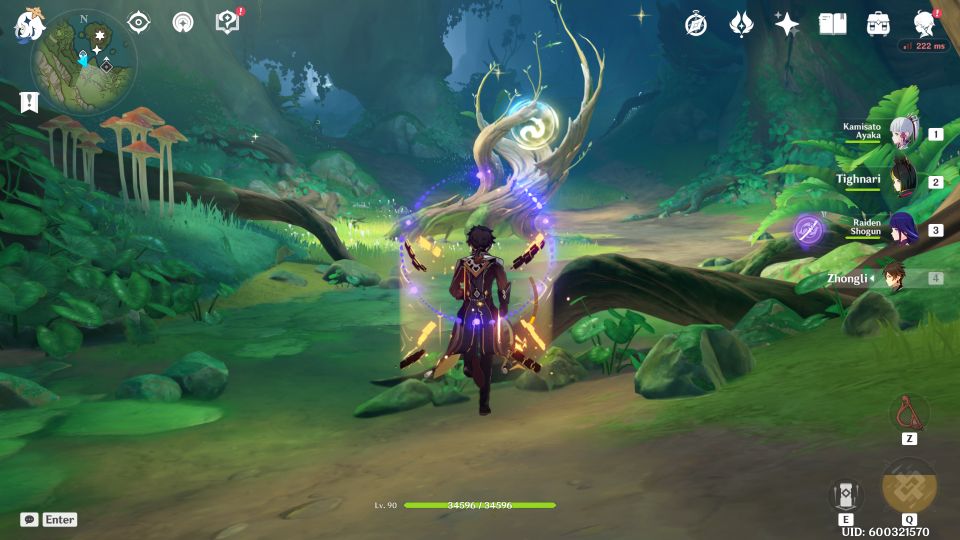
Task: Use the red gadget item
Action: click(909, 412)
